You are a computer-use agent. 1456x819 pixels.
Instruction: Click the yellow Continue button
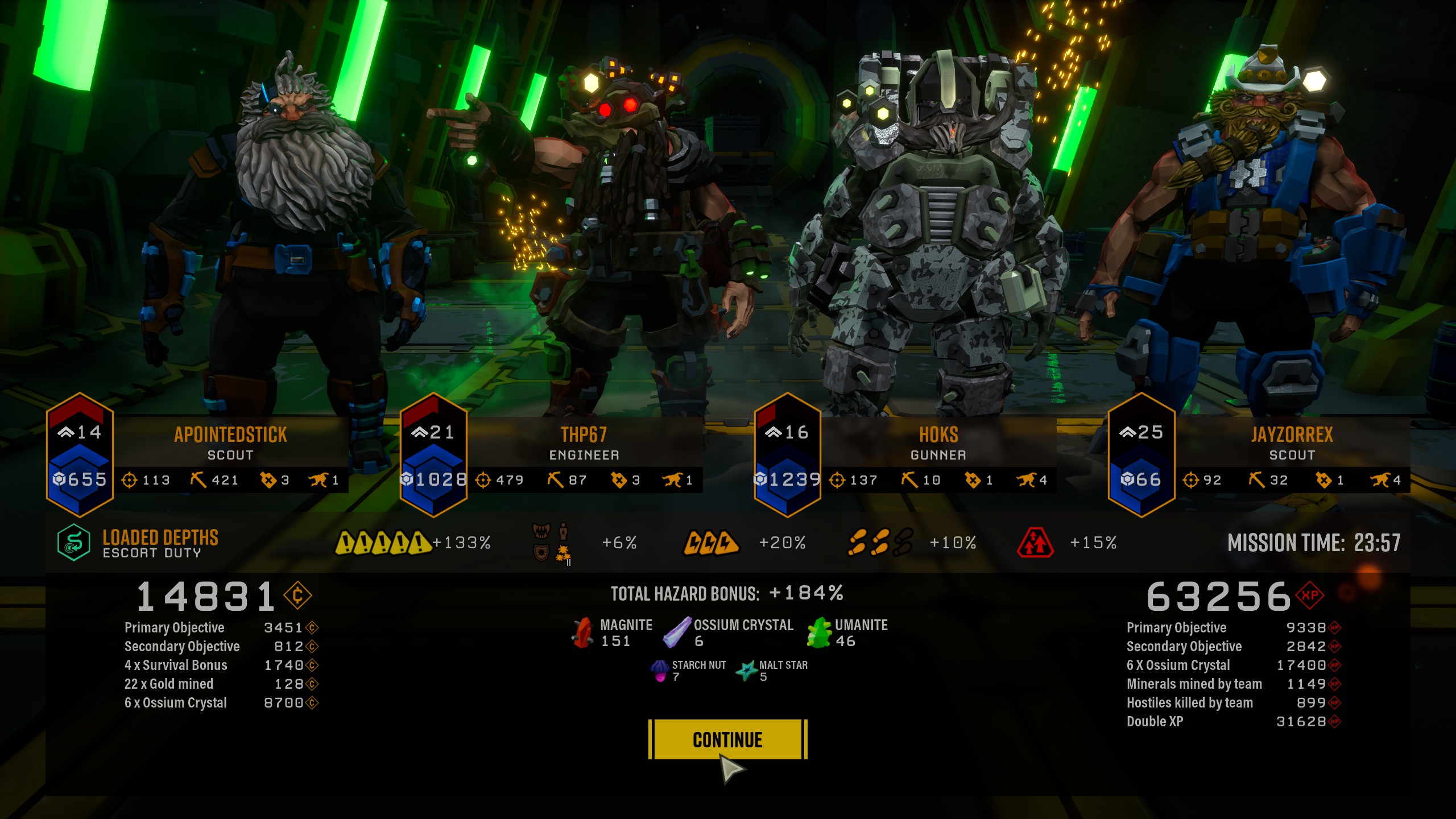click(x=727, y=739)
